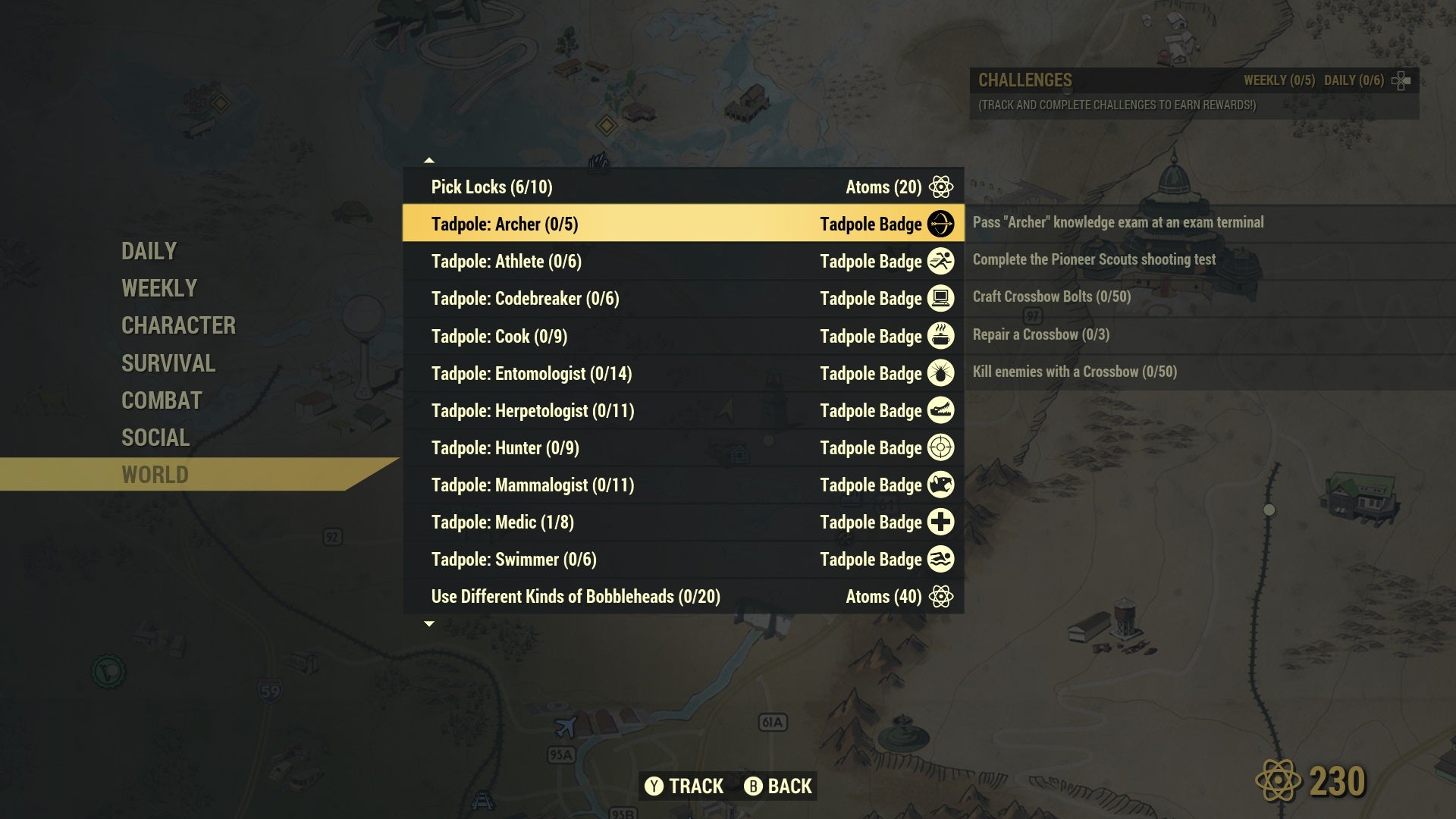Switch to the DAILY challenges category
Viewport: 1456px width, 819px height.
[x=149, y=250]
